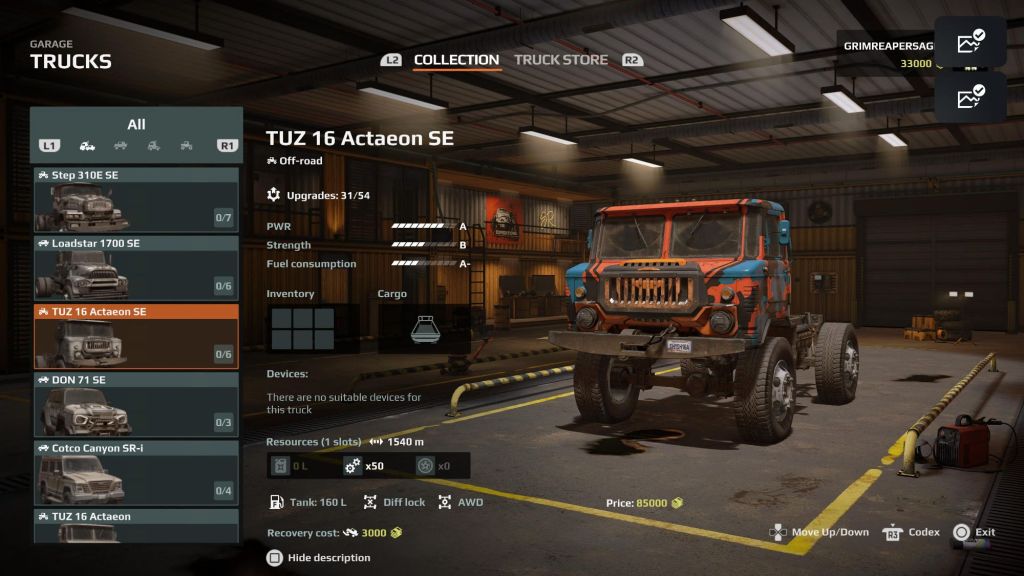This screenshot has height=576, width=1024.
Task: Hide the truck description
Action: pyautogui.click(x=319, y=557)
